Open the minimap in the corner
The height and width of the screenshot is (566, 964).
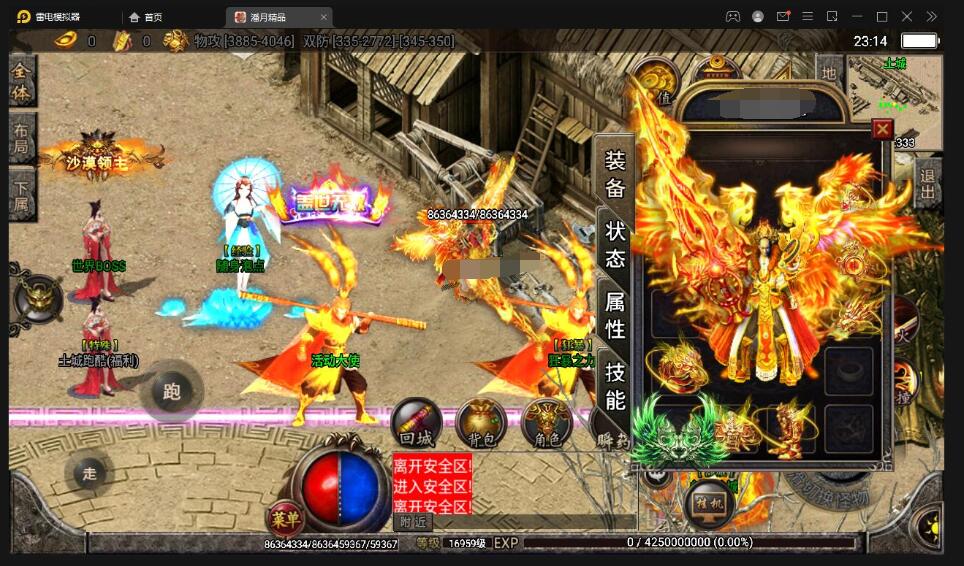893,90
